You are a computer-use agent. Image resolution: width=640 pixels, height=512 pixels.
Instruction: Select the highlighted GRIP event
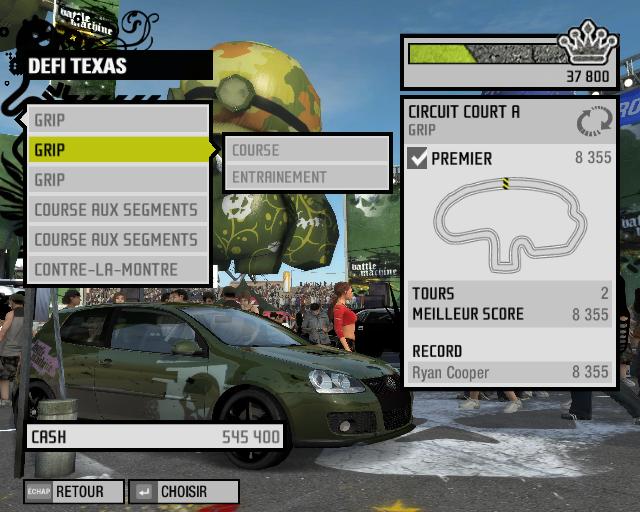[x=118, y=150]
